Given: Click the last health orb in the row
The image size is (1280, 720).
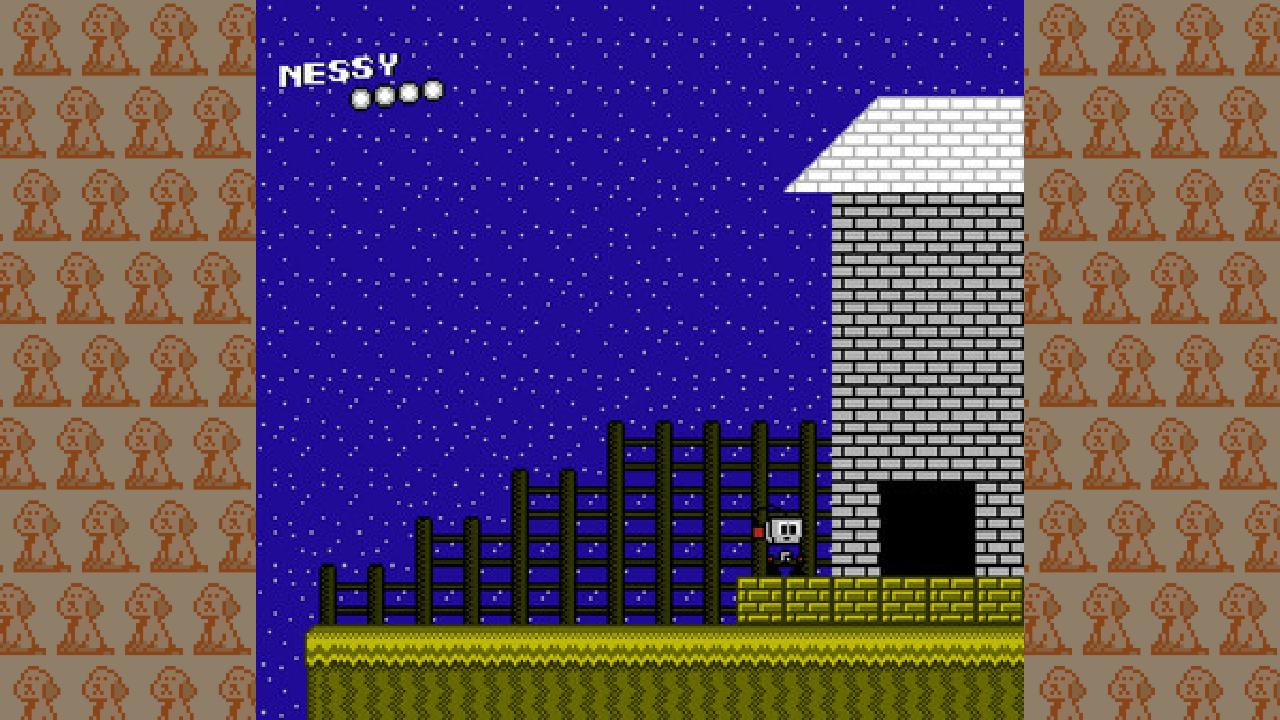Looking at the screenshot, I should pos(431,90).
